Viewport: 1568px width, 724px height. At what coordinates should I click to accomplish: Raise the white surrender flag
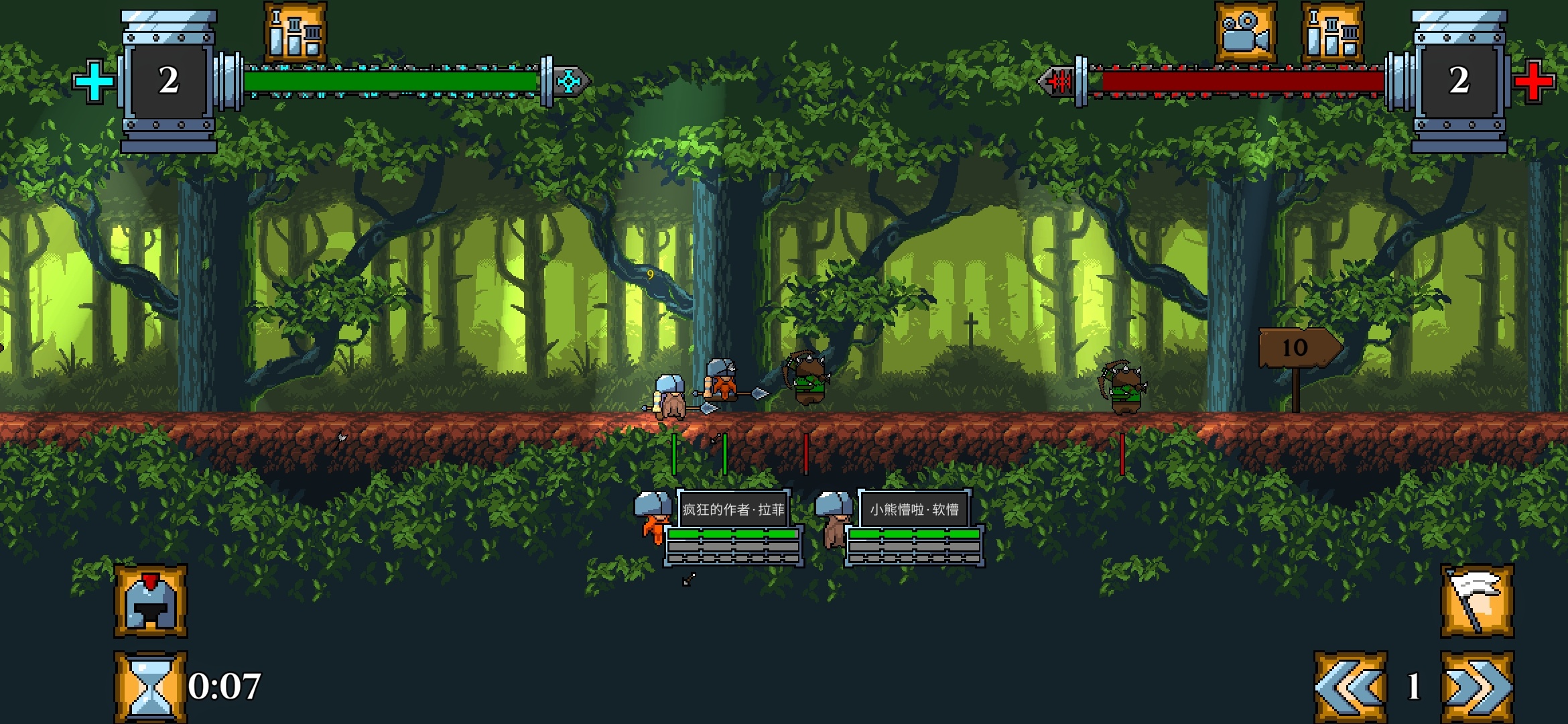1477,601
